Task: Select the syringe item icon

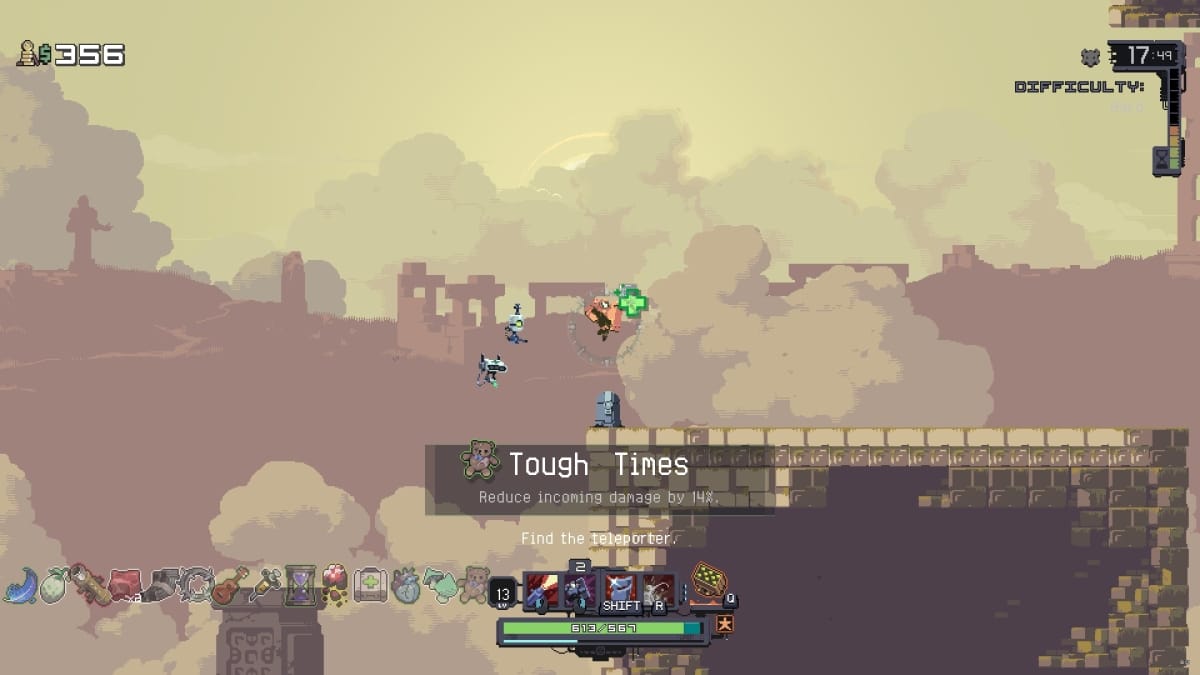Action: [265, 587]
